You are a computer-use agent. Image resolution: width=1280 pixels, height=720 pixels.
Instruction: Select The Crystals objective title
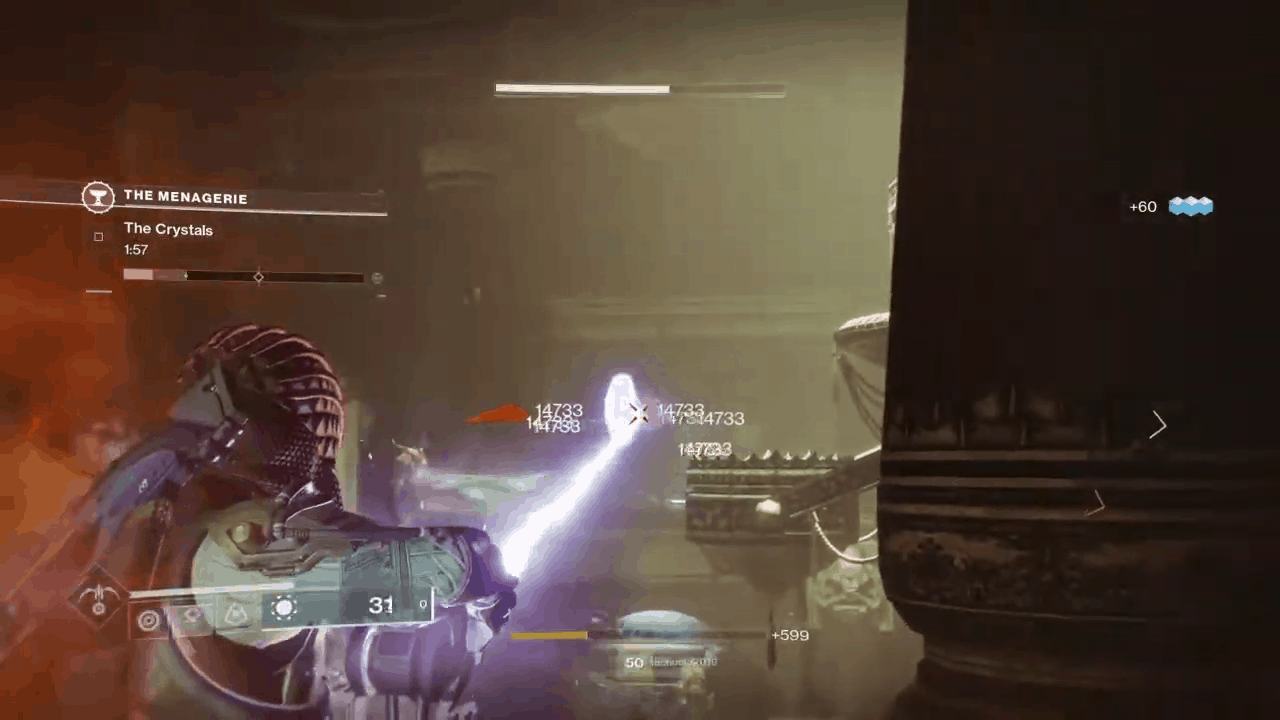(x=168, y=229)
